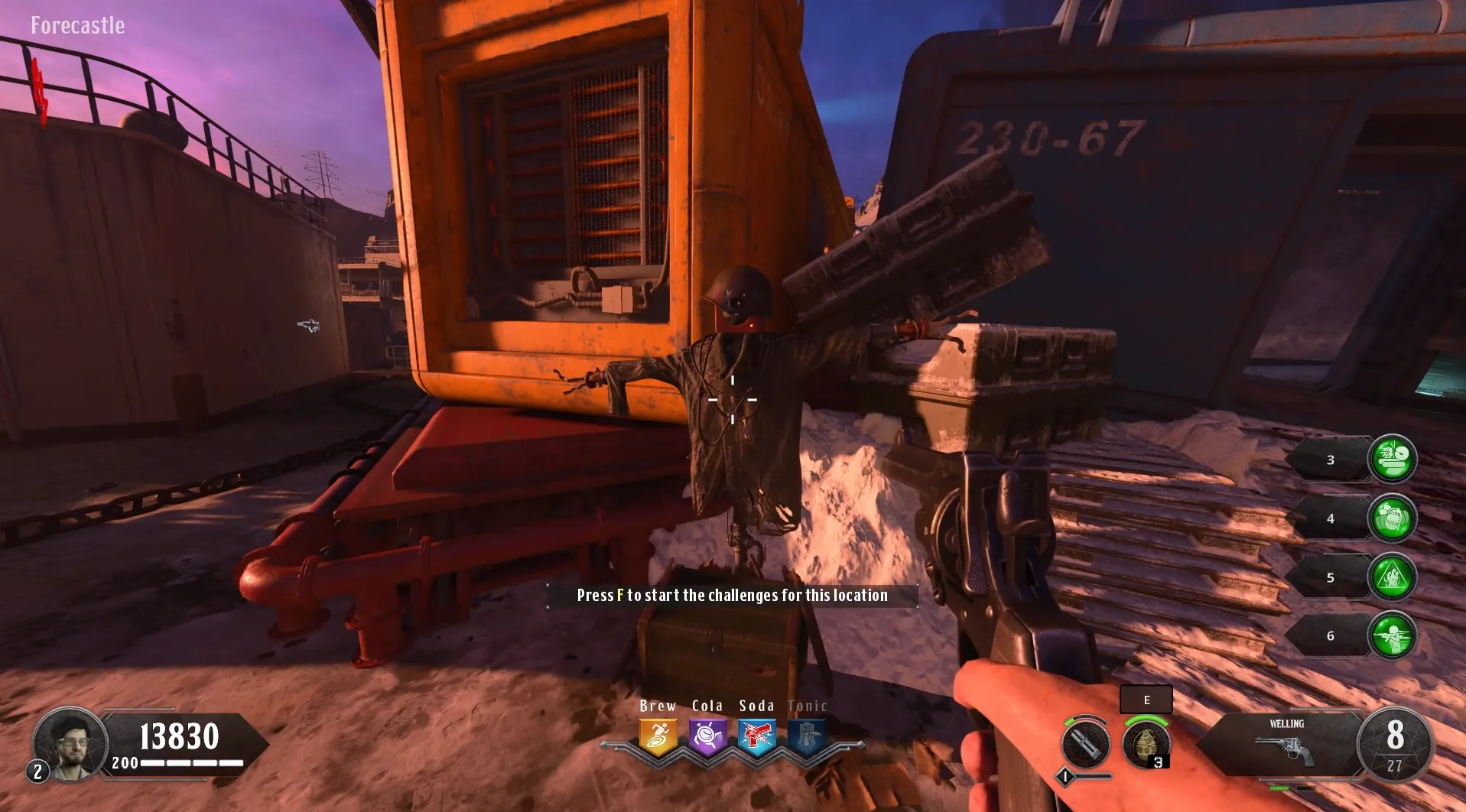Activate the special weapon icon beside the grenade
This screenshot has width=1466, height=812.
(x=1085, y=743)
